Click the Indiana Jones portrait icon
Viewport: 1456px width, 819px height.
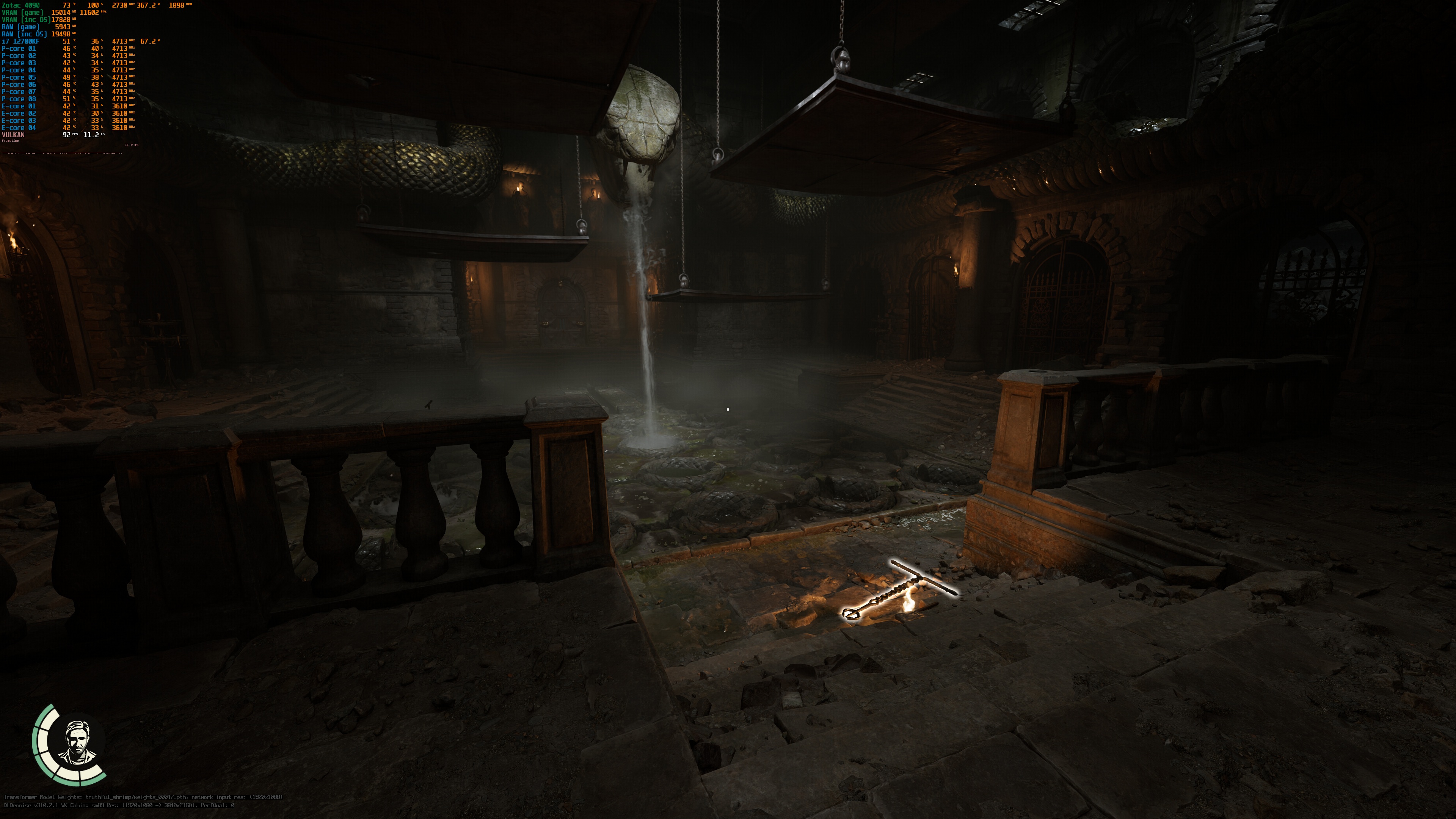[x=77, y=742]
